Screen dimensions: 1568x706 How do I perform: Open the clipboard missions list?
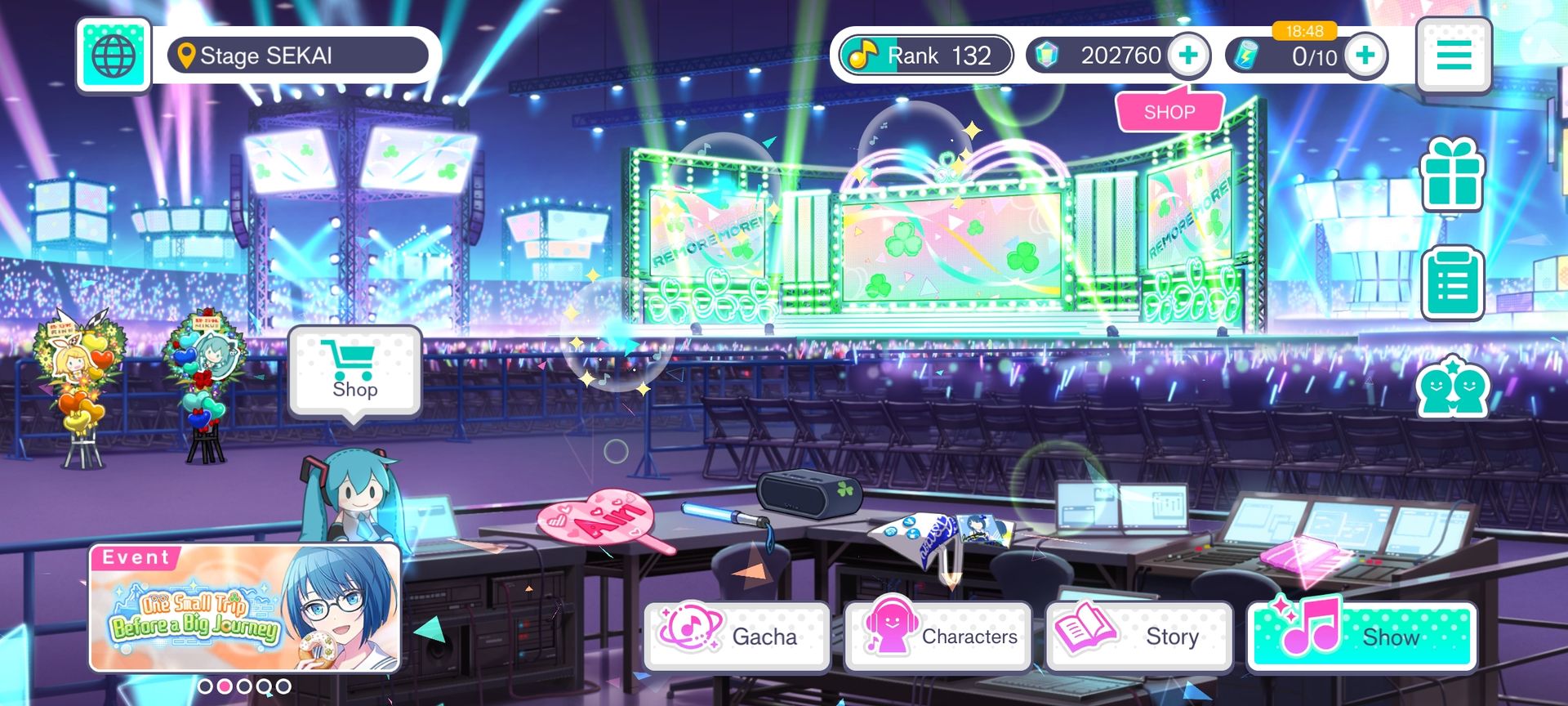1452,283
